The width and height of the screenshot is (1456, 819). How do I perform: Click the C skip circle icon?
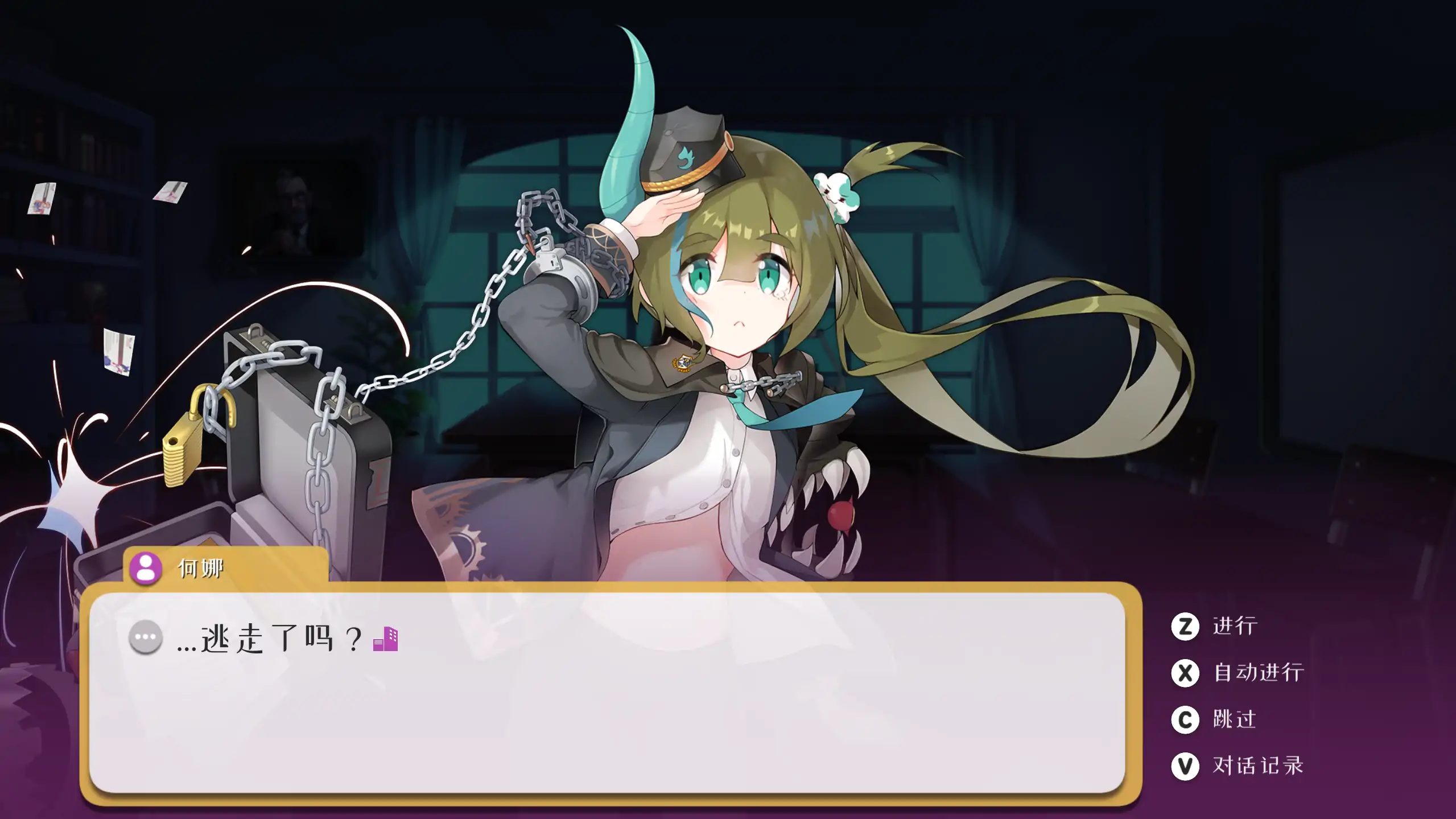[x=1186, y=718]
